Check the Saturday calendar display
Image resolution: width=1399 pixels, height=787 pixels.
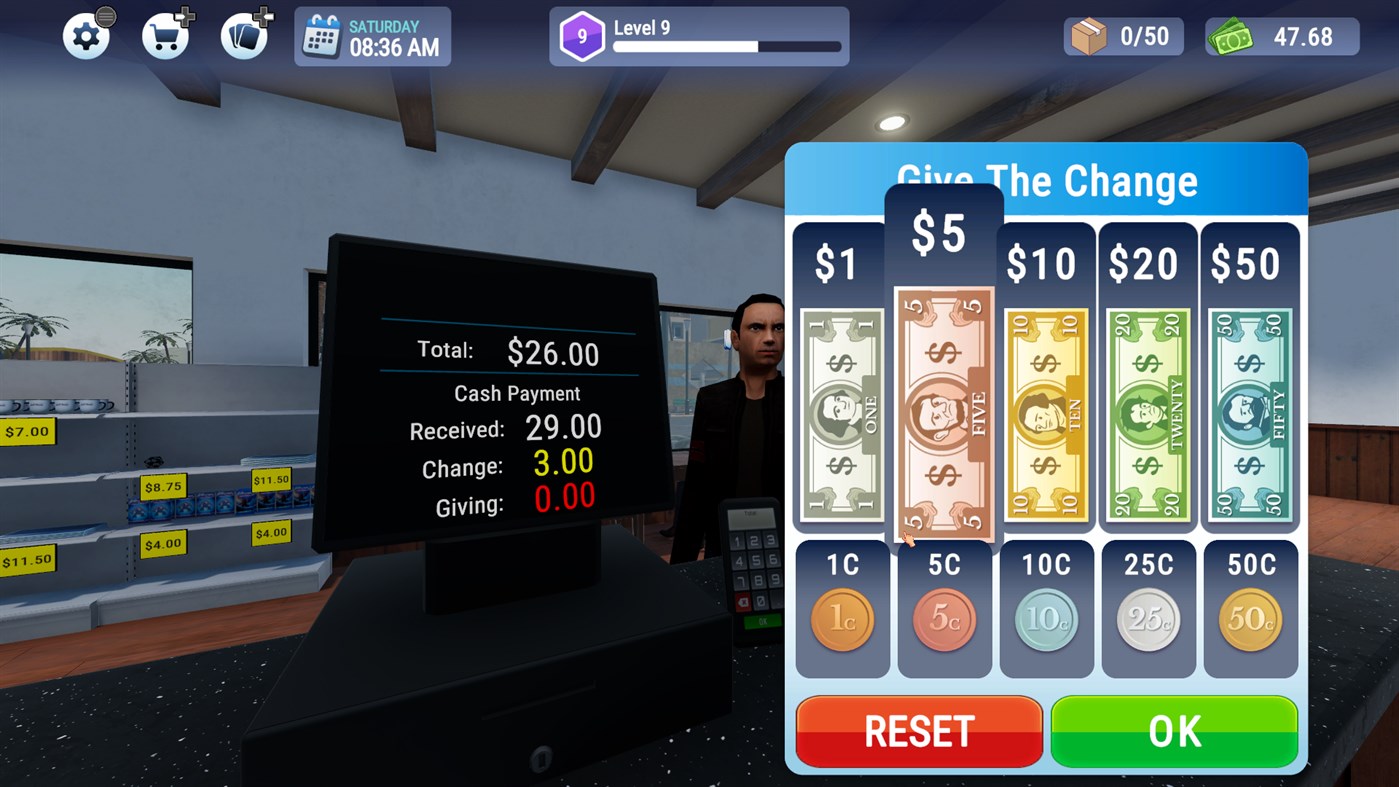click(371, 35)
